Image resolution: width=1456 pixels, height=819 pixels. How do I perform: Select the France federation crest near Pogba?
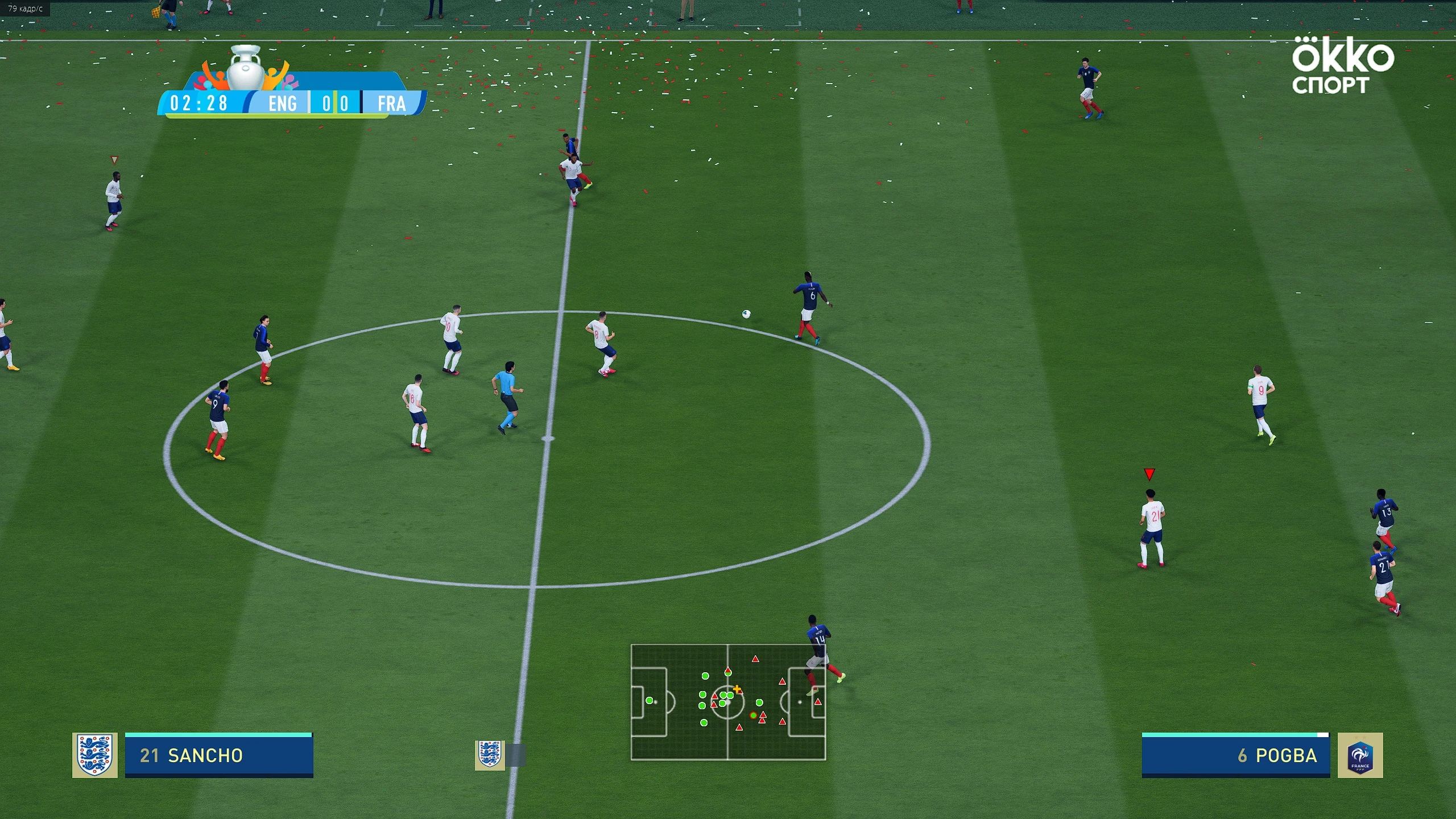pyautogui.click(x=1360, y=755)
